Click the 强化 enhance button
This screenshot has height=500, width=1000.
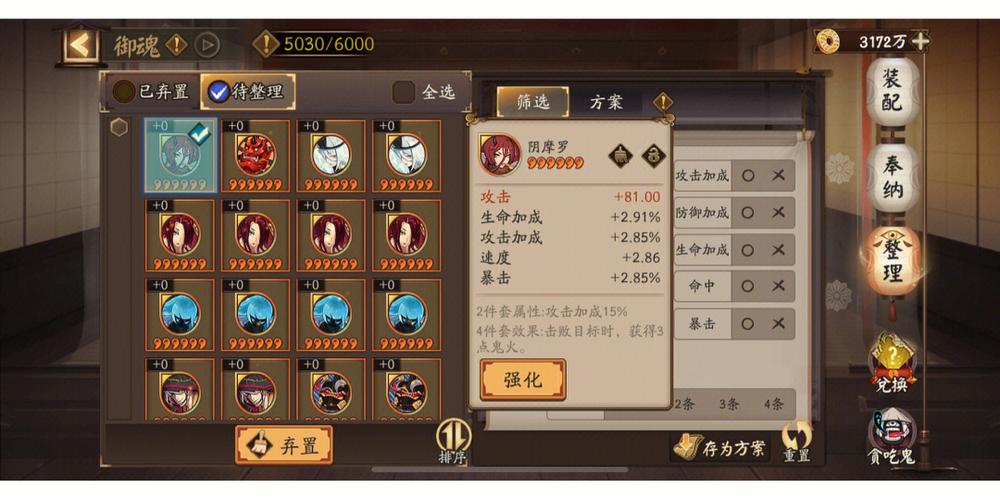(x=522, y=380)
